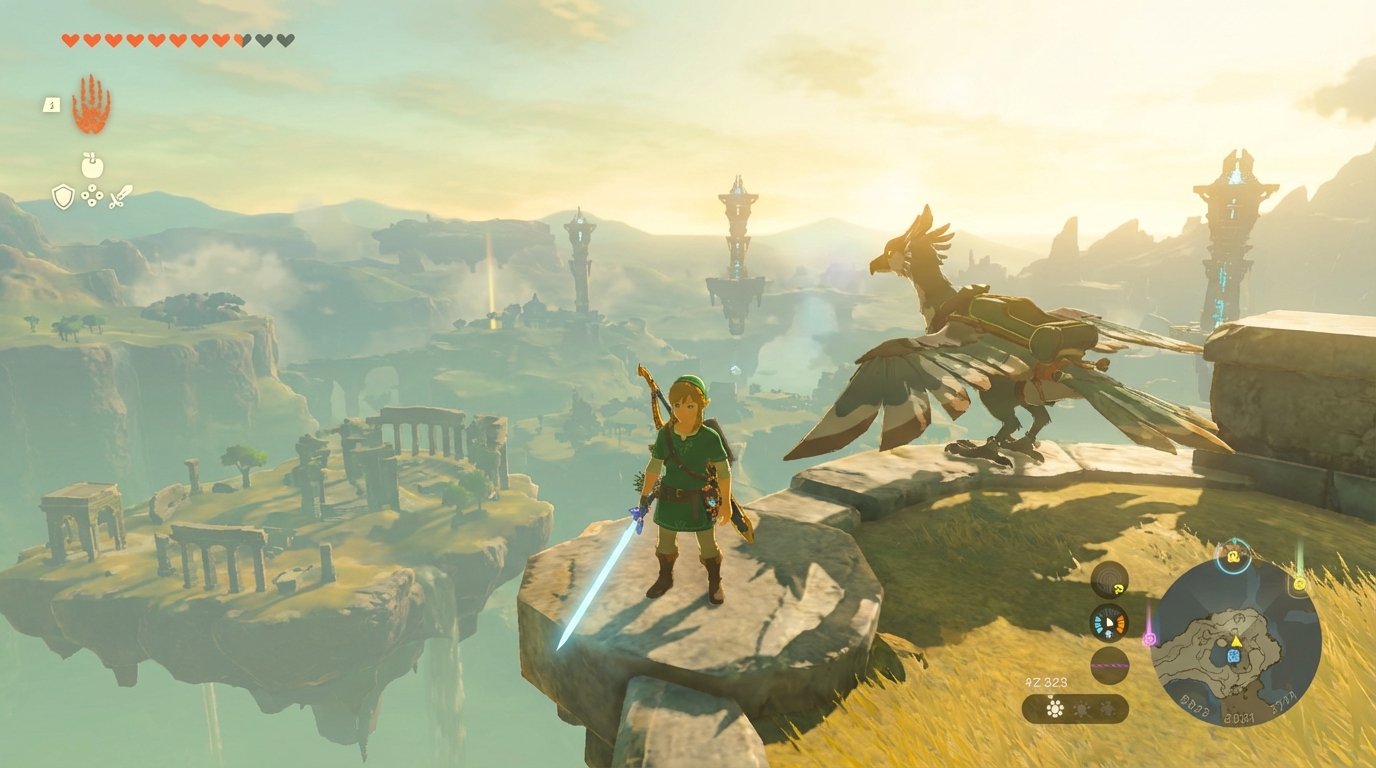The image size is (1376, 768).
Task: Click the blue shrine icon on the minimap
Action: tap(1233, 656)
